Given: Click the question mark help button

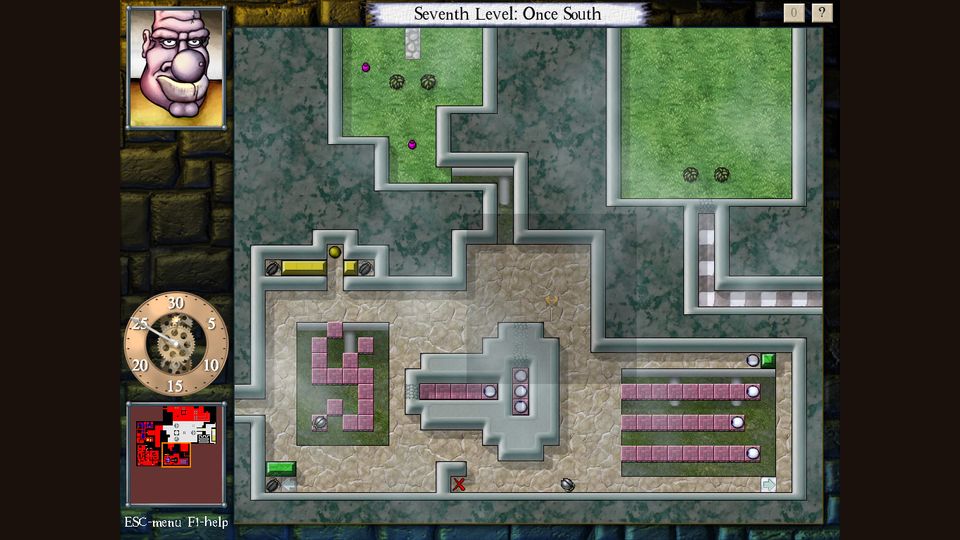Looking at the screenshot, I should (x=822, y=13).
